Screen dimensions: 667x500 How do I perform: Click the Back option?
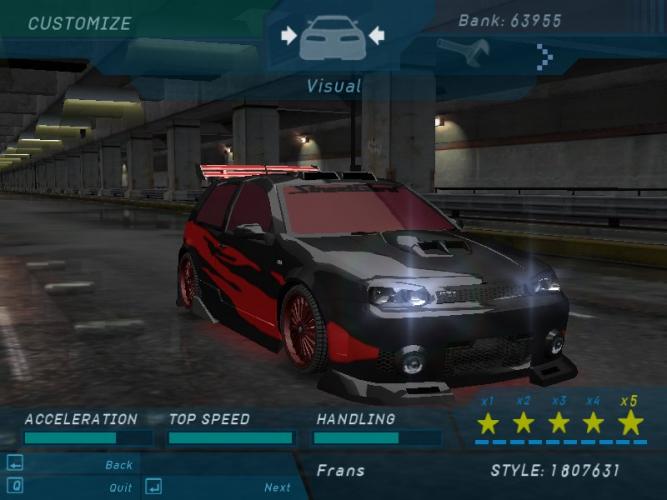point(119,465)
